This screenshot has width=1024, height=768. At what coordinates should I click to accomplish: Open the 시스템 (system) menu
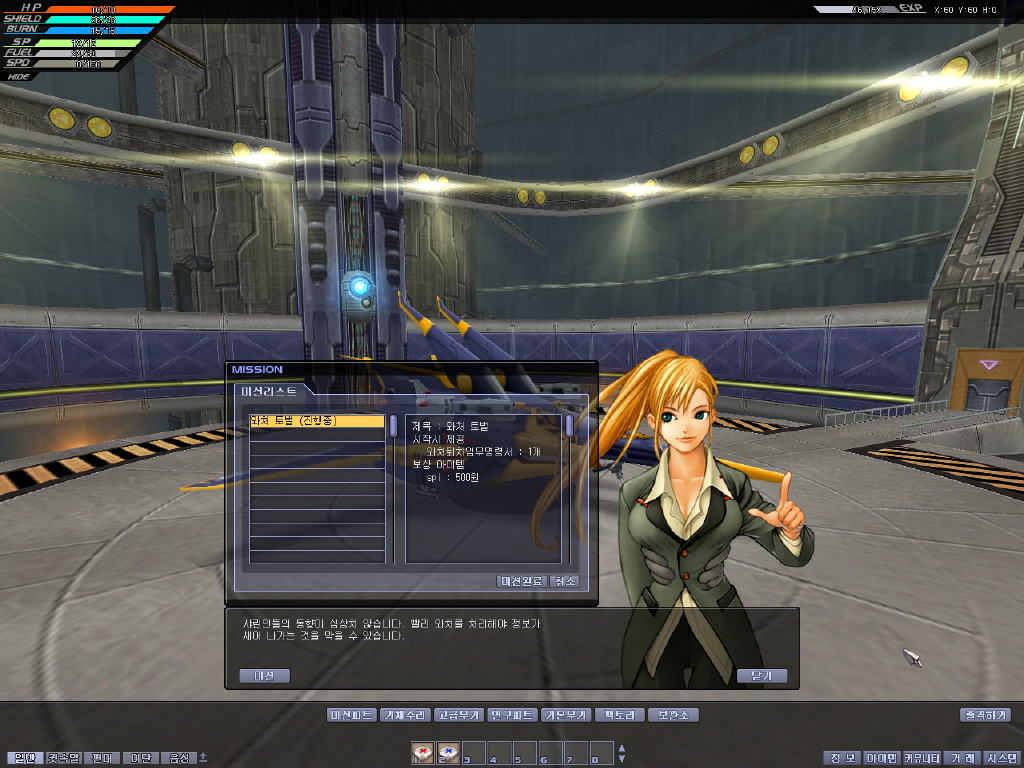tap(1001, 758)
